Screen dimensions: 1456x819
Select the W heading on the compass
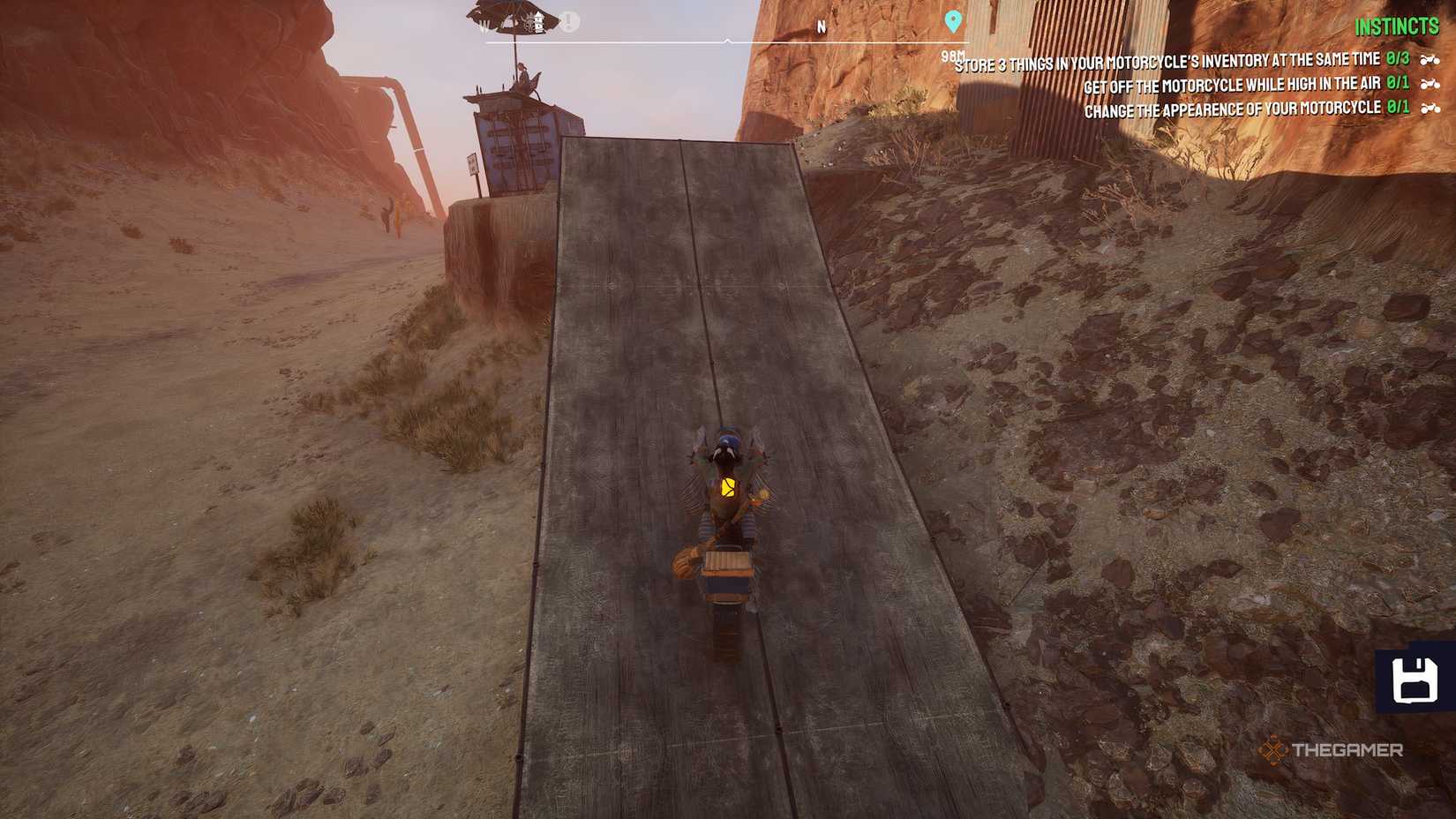[x=483, y=24]
